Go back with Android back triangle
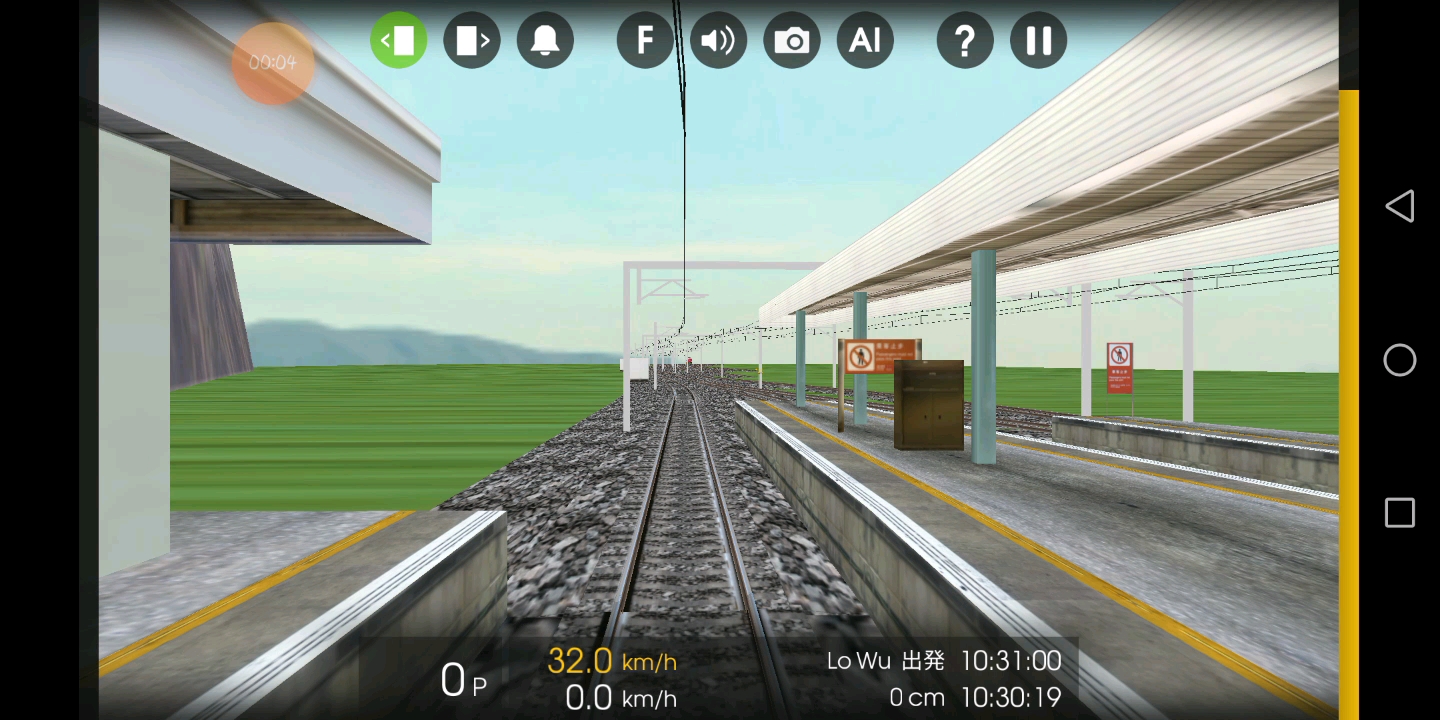Screen dimensions: 1440x720 click(x=1399, y=206)
